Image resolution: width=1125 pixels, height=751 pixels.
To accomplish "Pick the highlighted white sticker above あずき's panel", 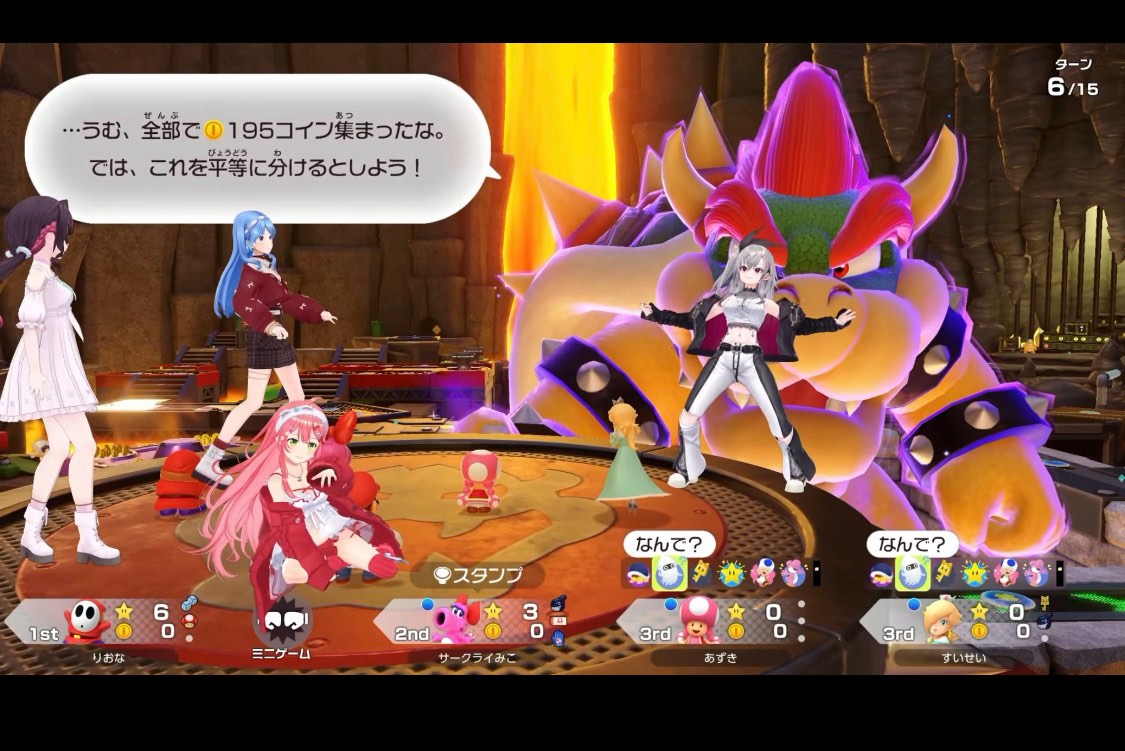I will pos(670,573).
